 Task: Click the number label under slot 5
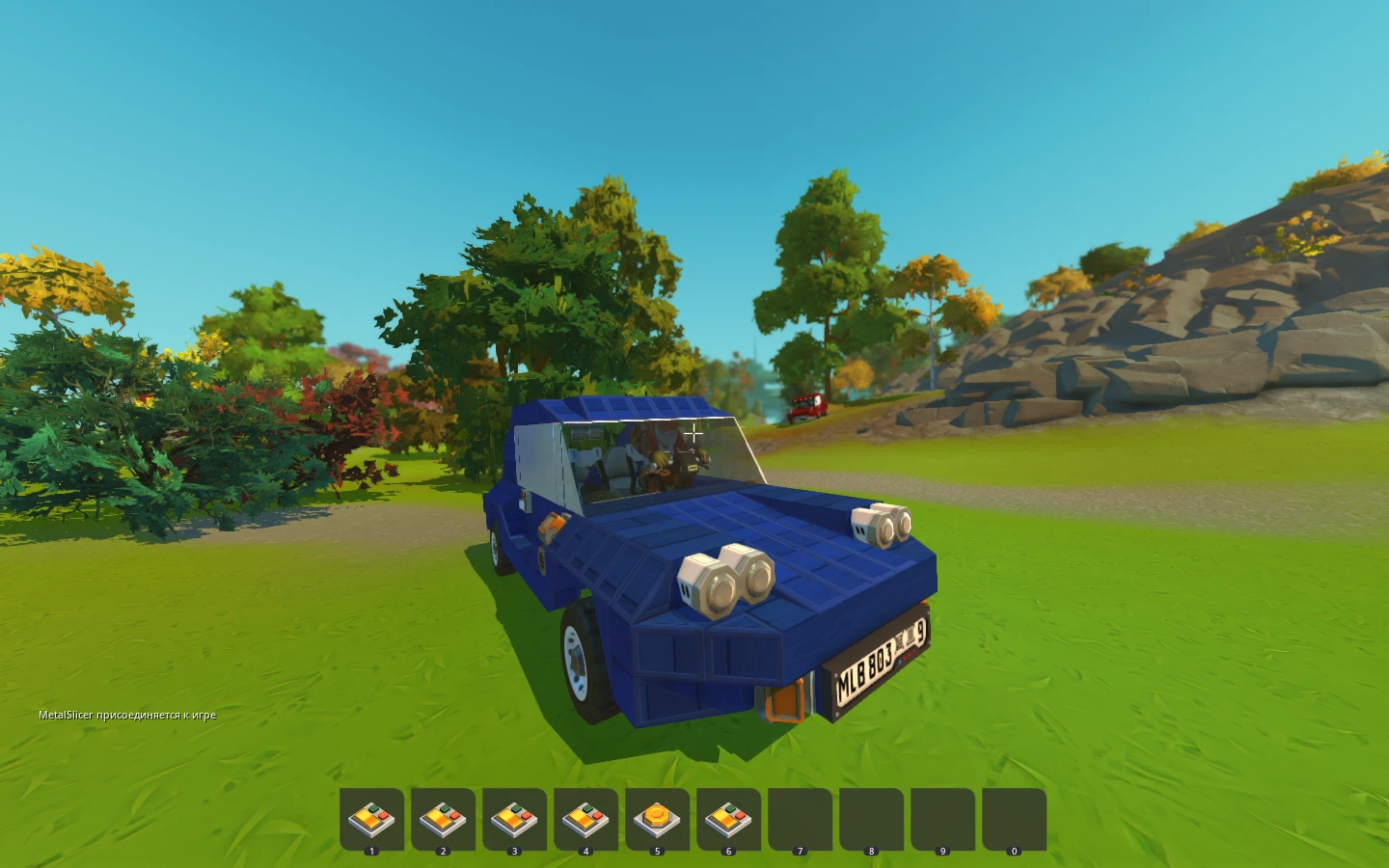pos(658,852)
